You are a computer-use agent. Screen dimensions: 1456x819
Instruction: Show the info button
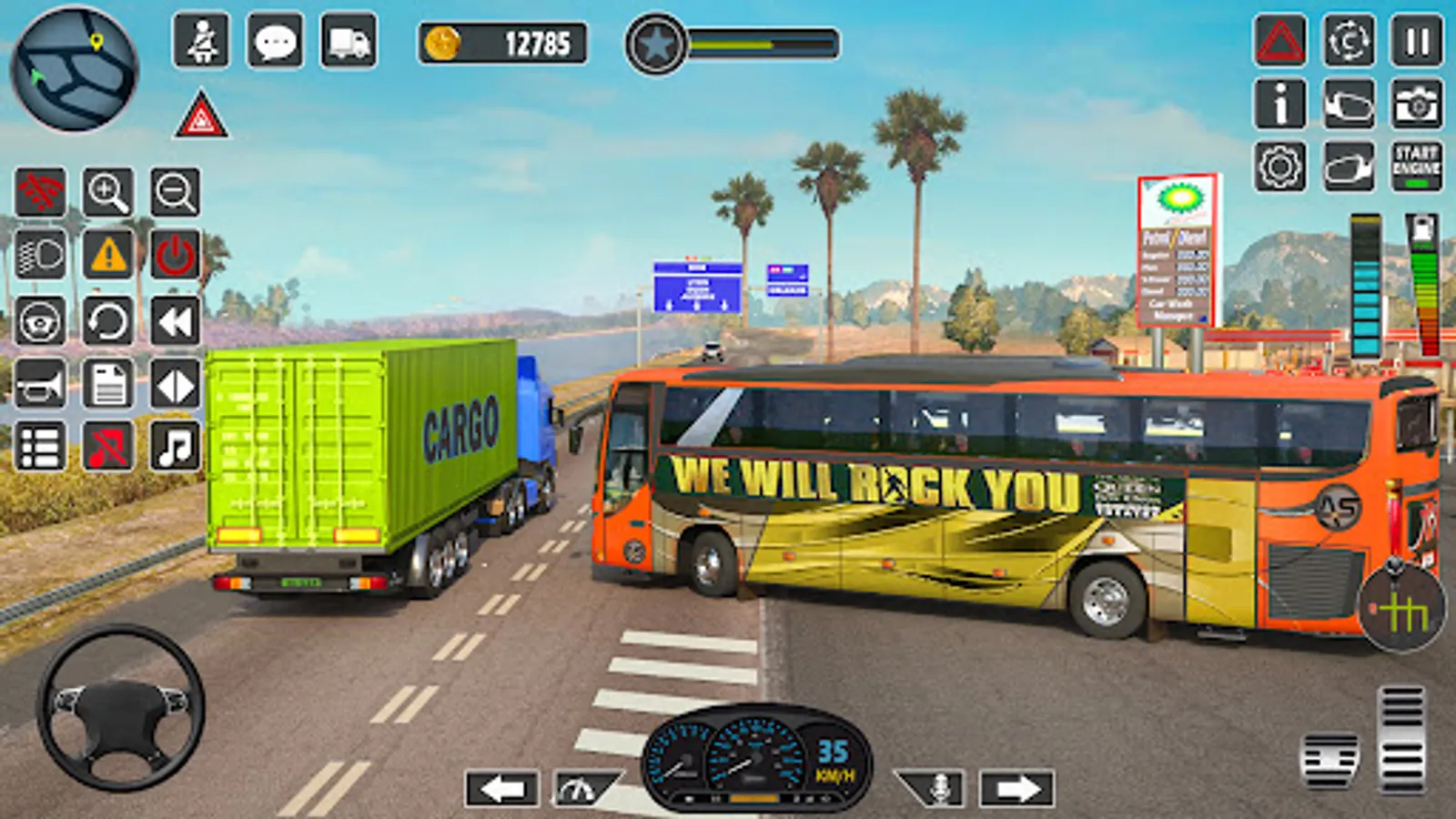pos(1279,104)
